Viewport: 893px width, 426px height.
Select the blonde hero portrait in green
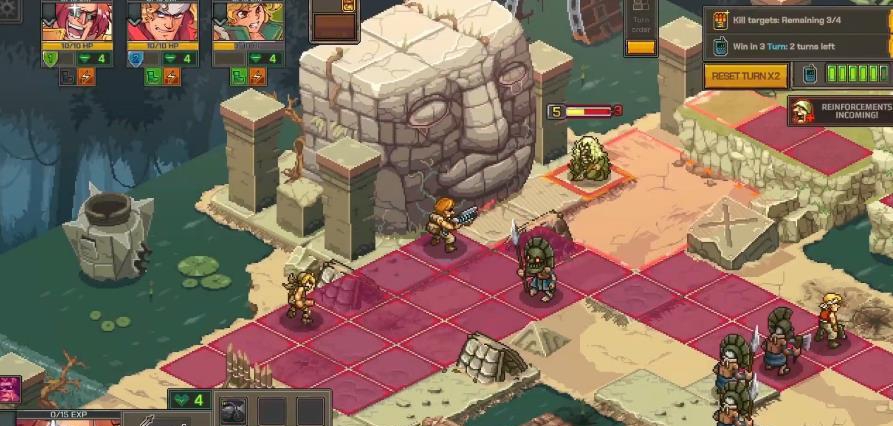[x=247, y=20]
